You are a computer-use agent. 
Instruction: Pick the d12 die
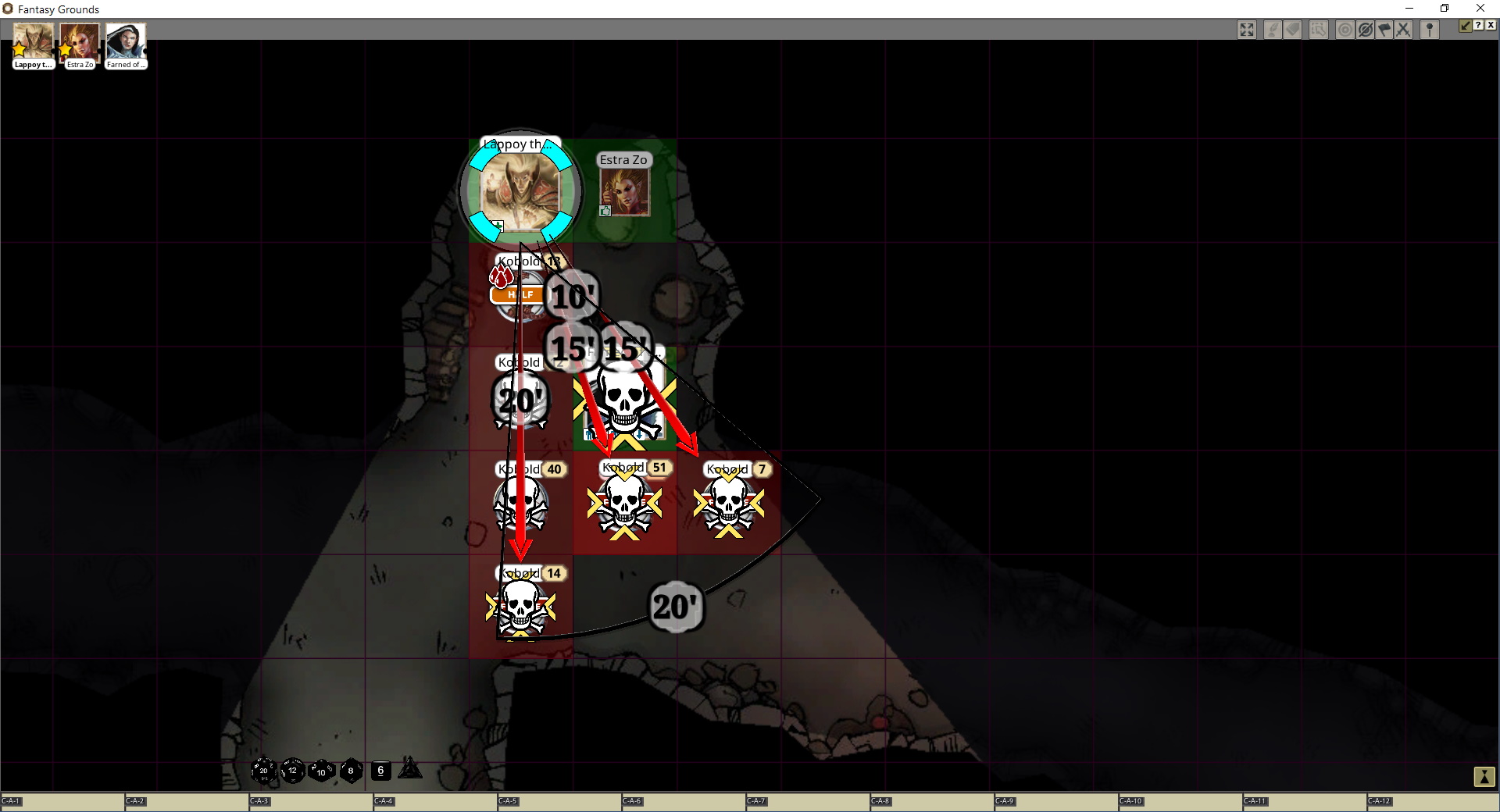tap(293, 771)
